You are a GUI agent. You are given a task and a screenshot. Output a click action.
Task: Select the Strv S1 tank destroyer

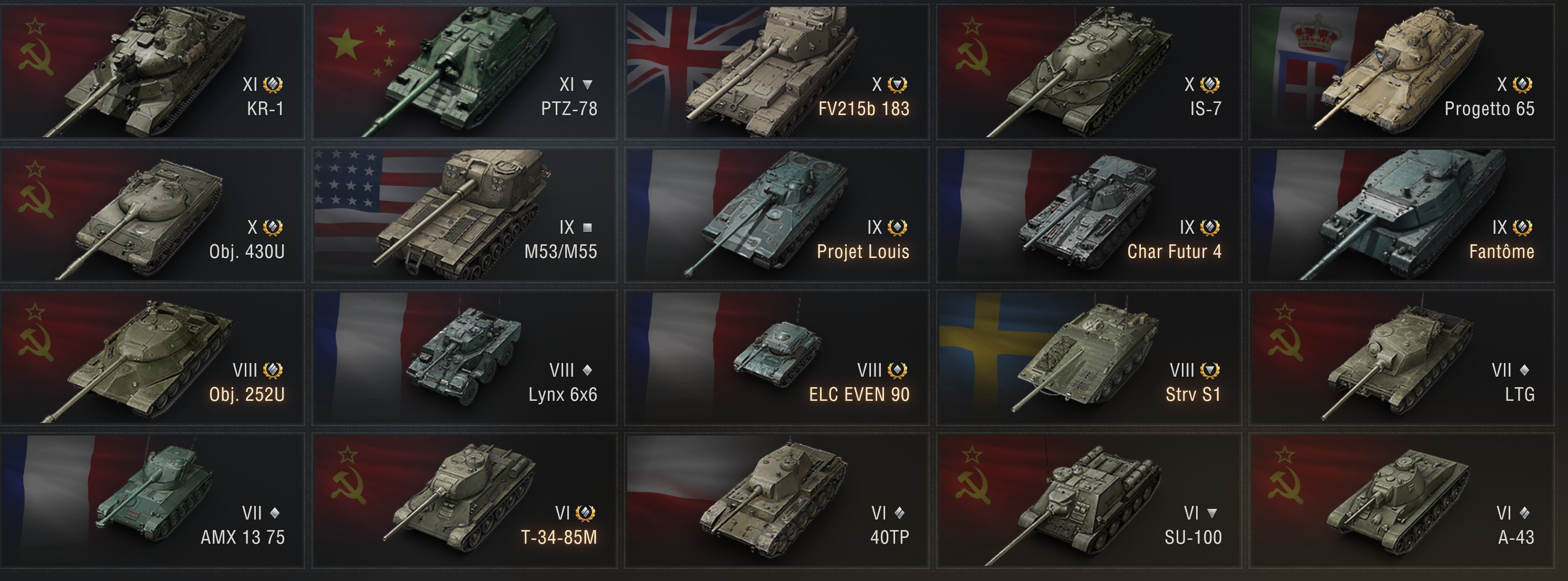pyautogui.click(x=1089, y=358)
